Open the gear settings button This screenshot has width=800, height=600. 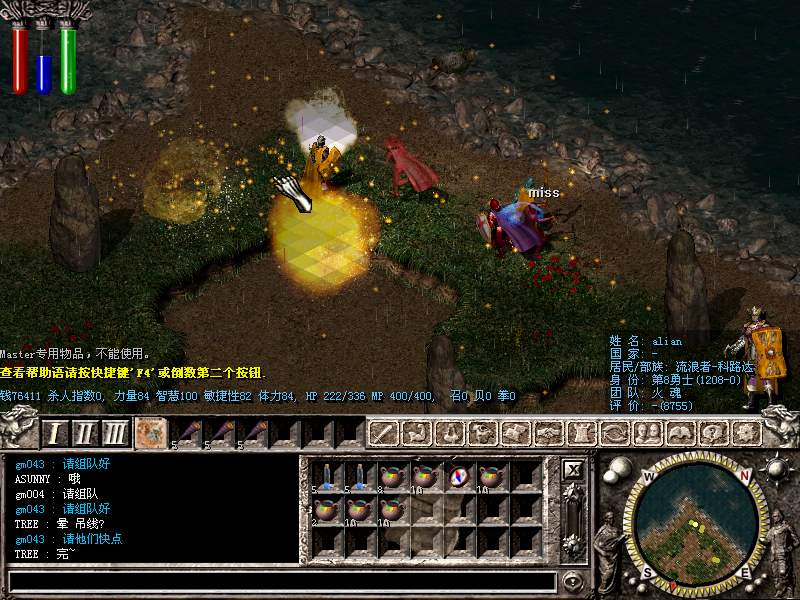coord(745,433)
